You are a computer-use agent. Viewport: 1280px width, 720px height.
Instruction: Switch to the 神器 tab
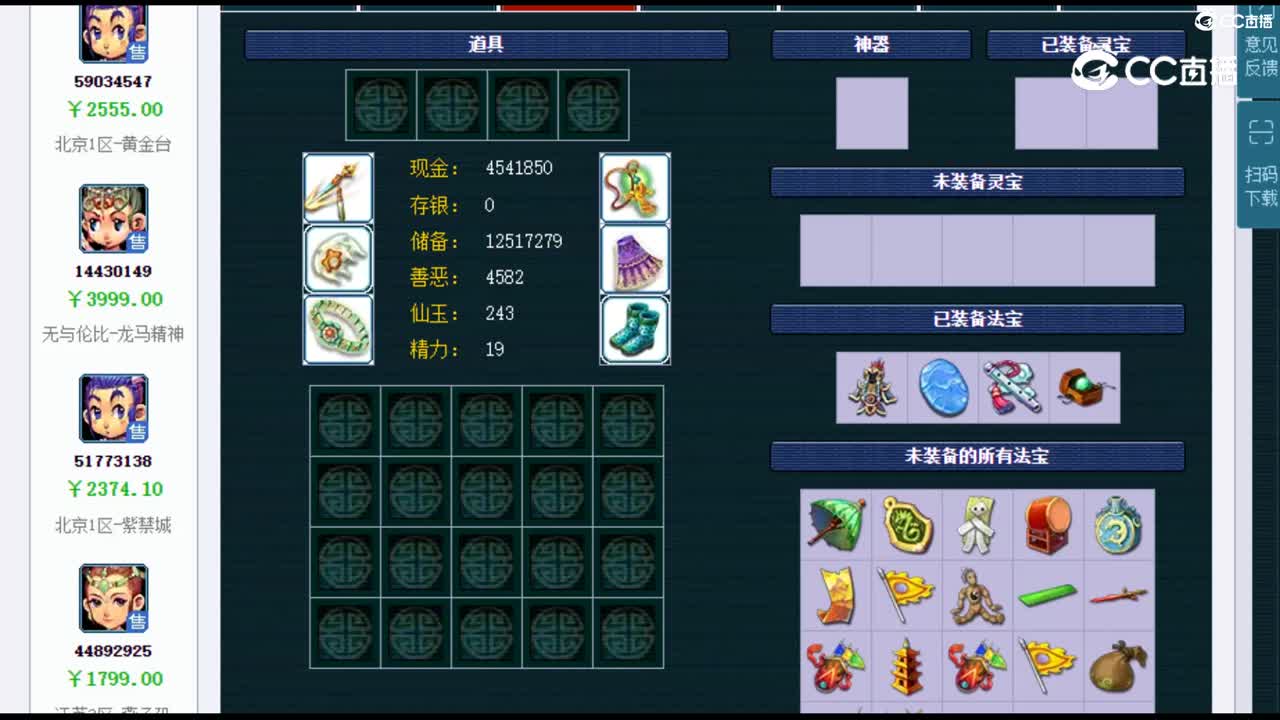[x=870, y=43]
